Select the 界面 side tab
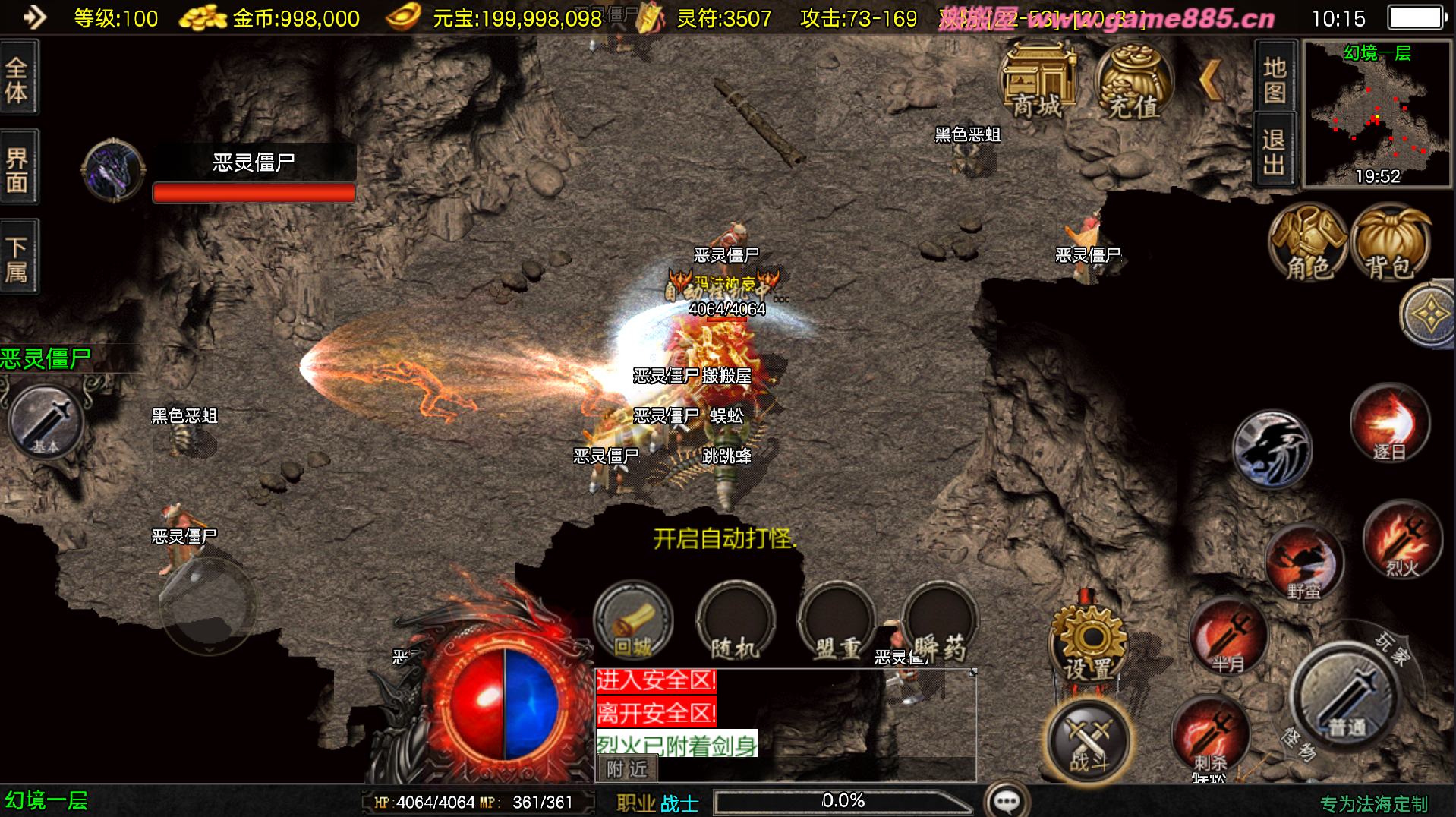The width and height of the screenshot is (1456, 817). (17, 169)
